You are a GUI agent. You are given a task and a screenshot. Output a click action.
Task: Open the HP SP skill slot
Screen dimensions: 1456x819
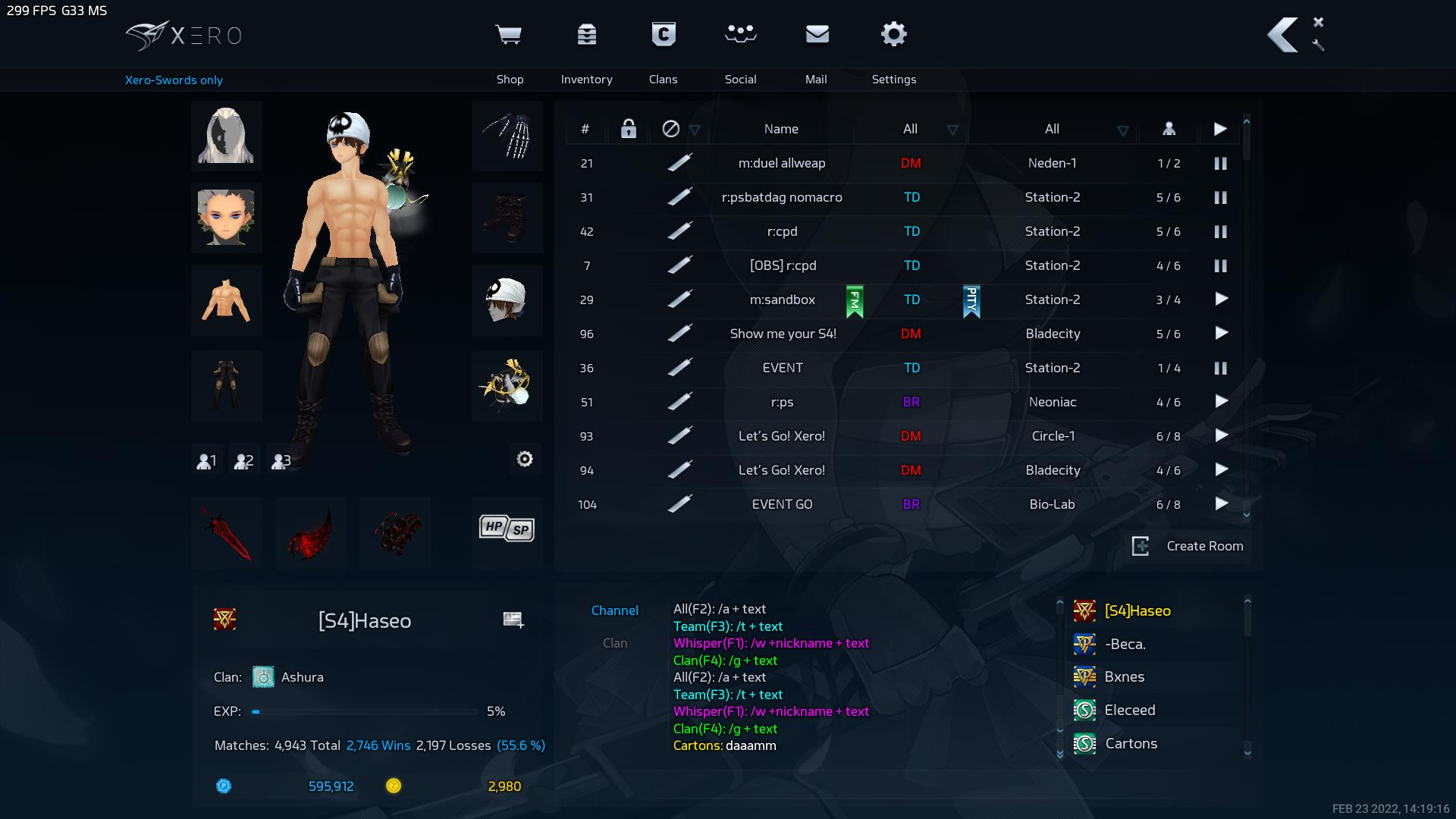click(x=507, y=529)
